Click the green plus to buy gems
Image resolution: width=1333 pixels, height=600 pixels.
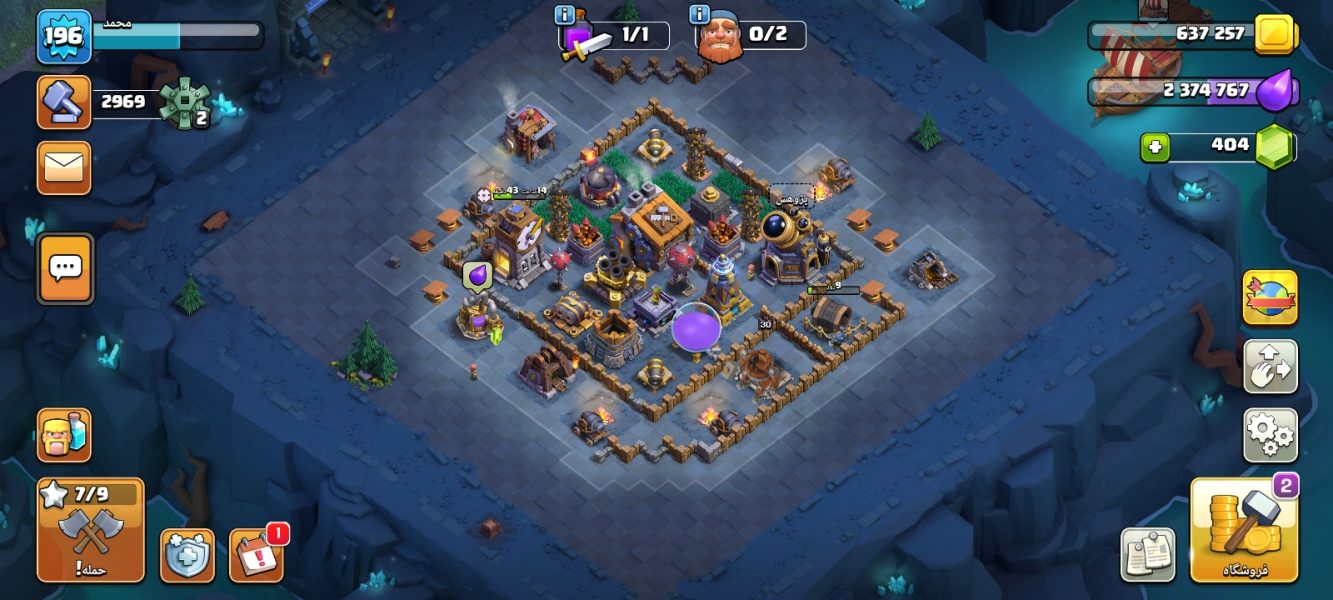coord(1155,147)
